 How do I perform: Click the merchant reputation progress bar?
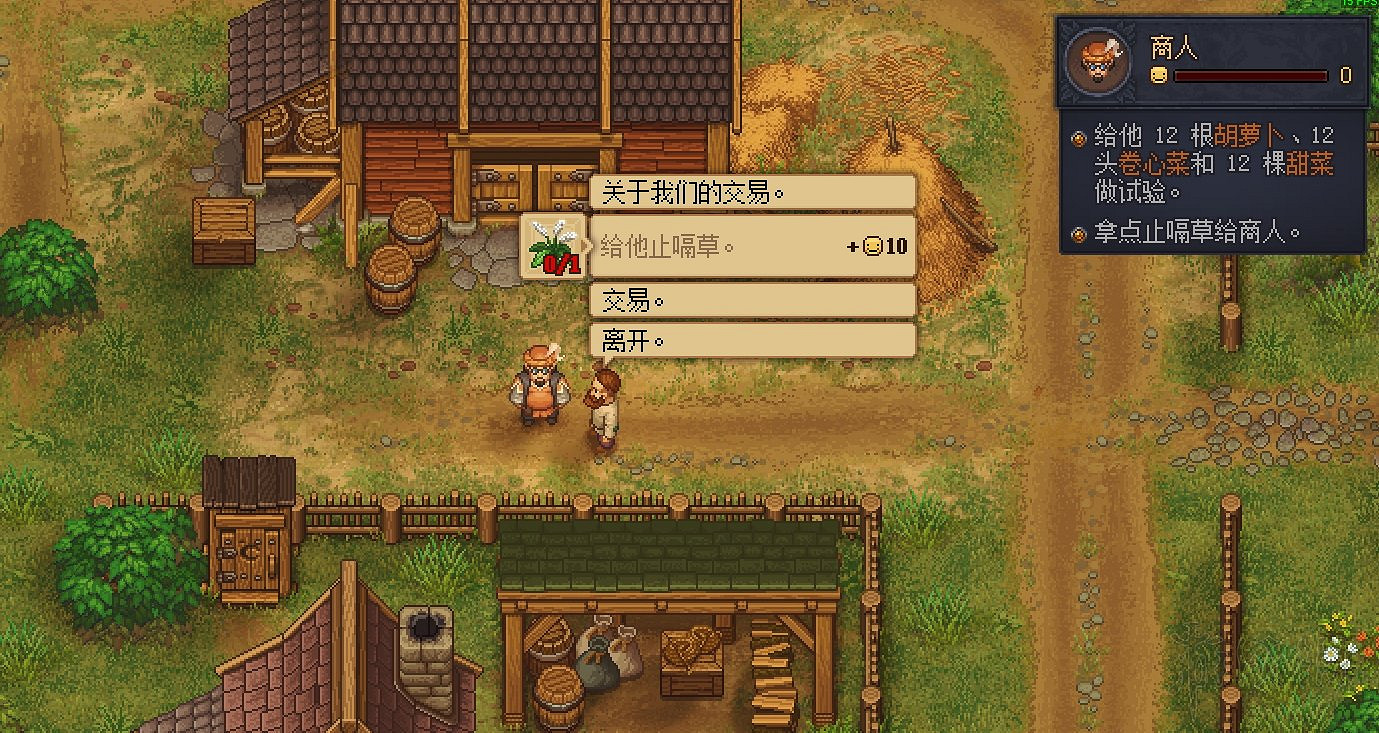tap(1252, 74)
